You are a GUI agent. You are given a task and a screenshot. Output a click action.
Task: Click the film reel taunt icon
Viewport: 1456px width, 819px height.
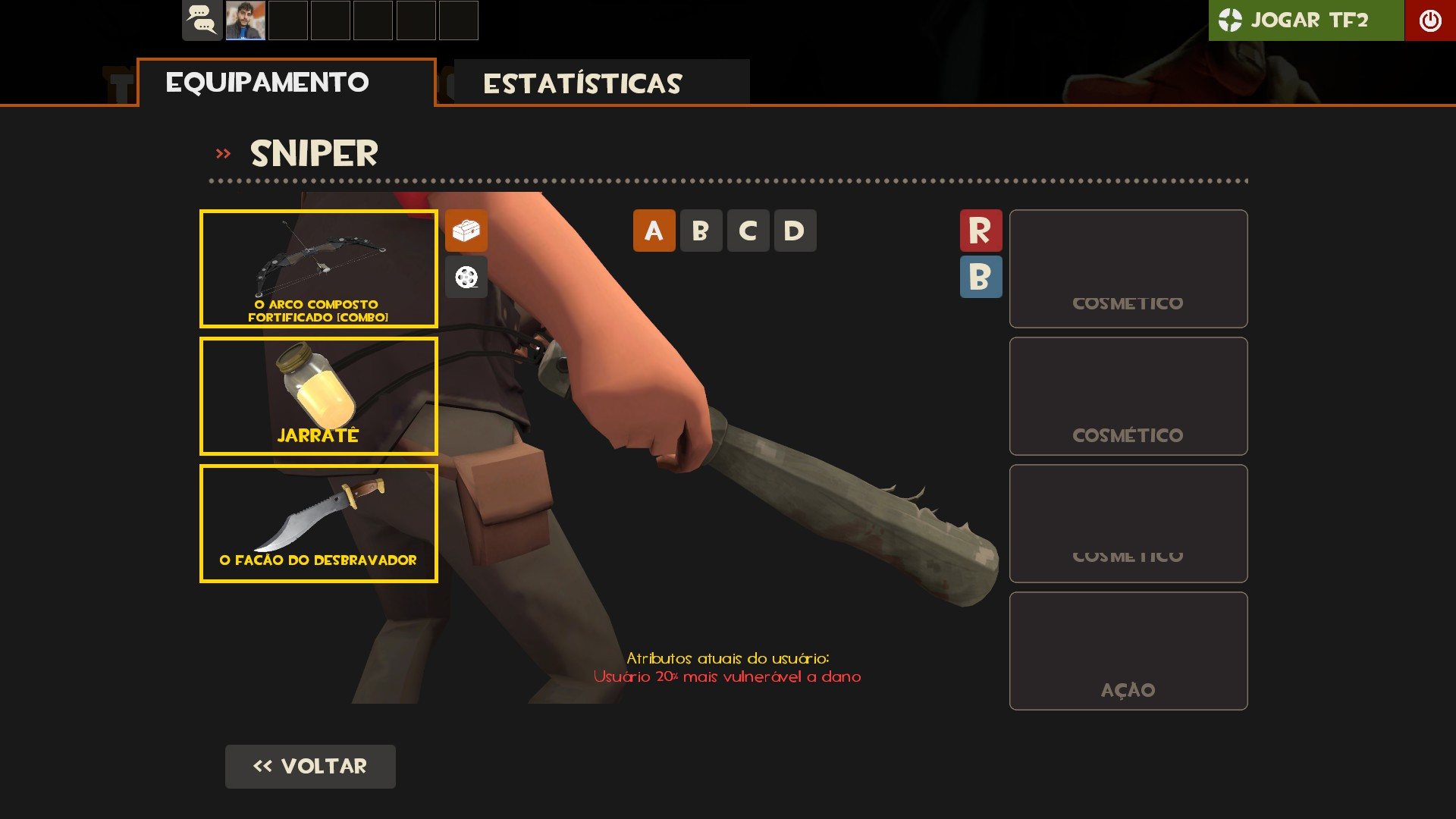[x=466, y=278]
